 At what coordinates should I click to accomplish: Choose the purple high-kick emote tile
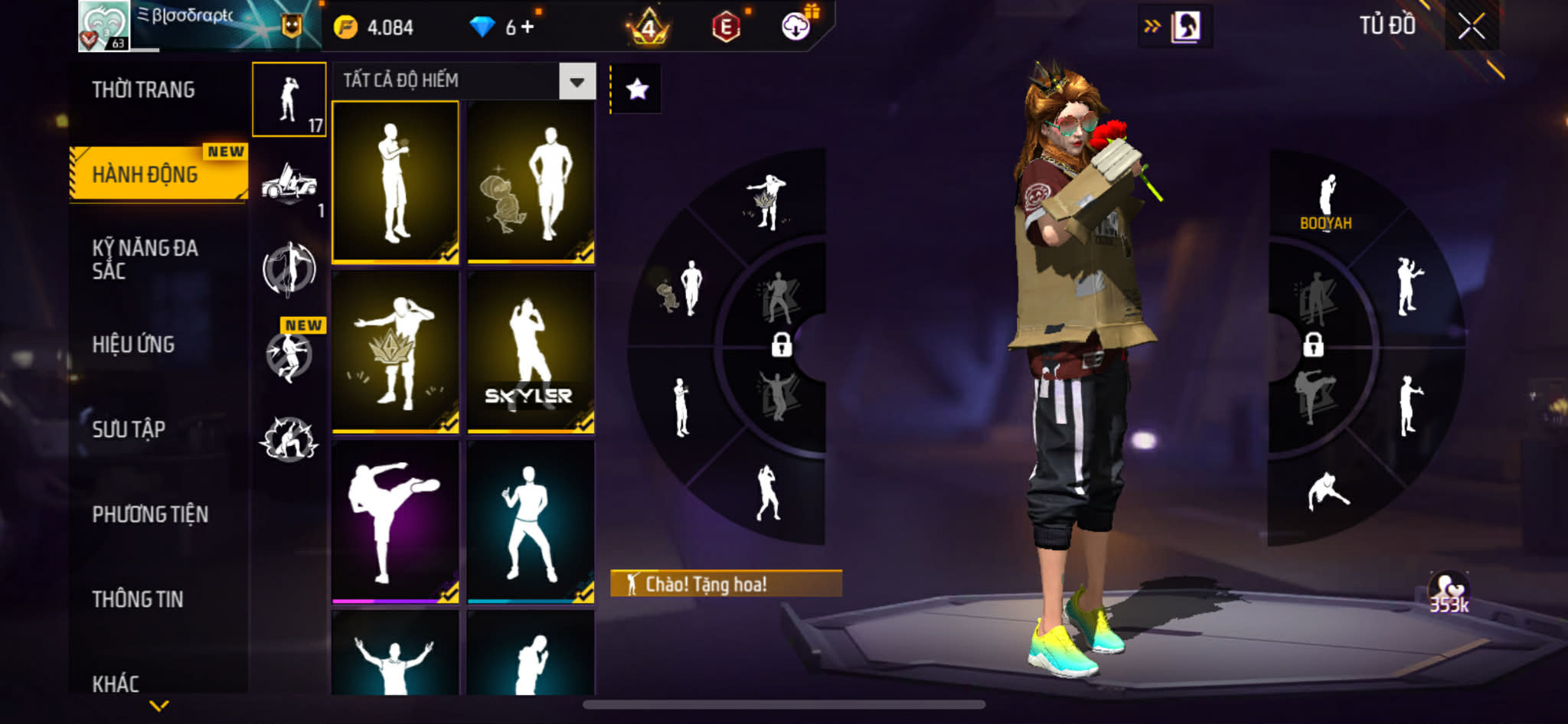click(395, 522)
